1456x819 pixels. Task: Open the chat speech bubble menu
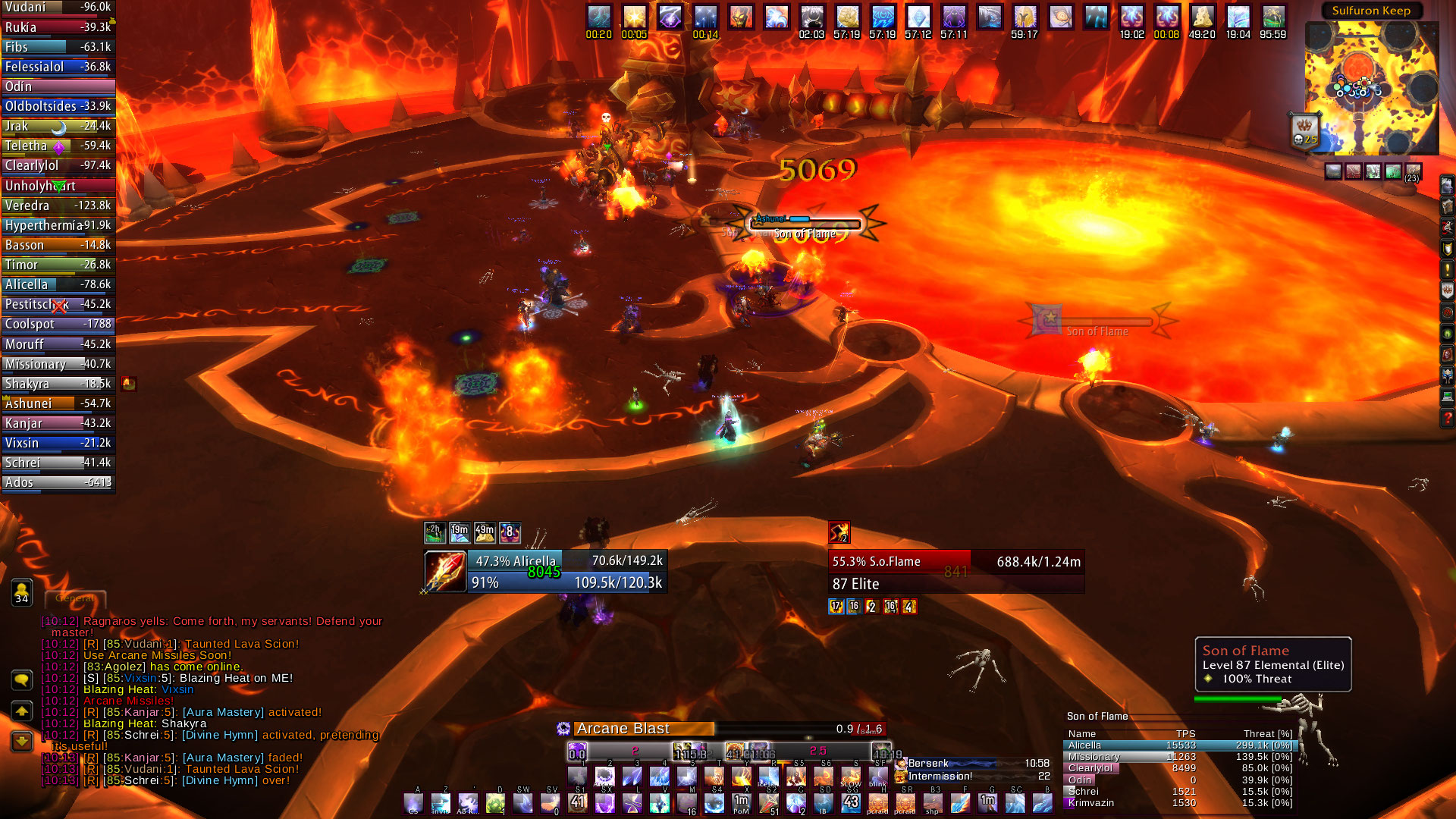21,680
